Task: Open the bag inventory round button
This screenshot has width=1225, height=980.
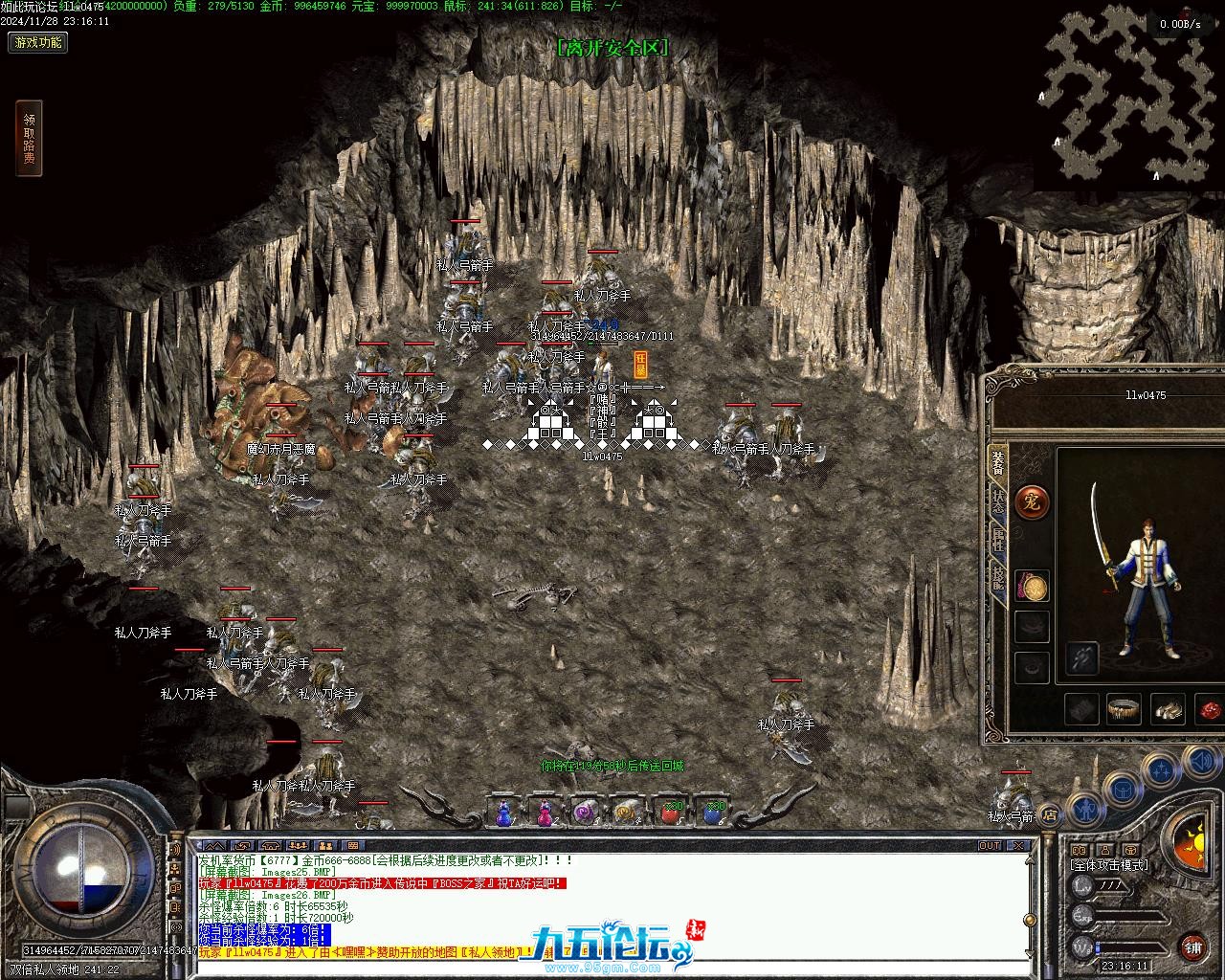Action: tap(1122, 791)
